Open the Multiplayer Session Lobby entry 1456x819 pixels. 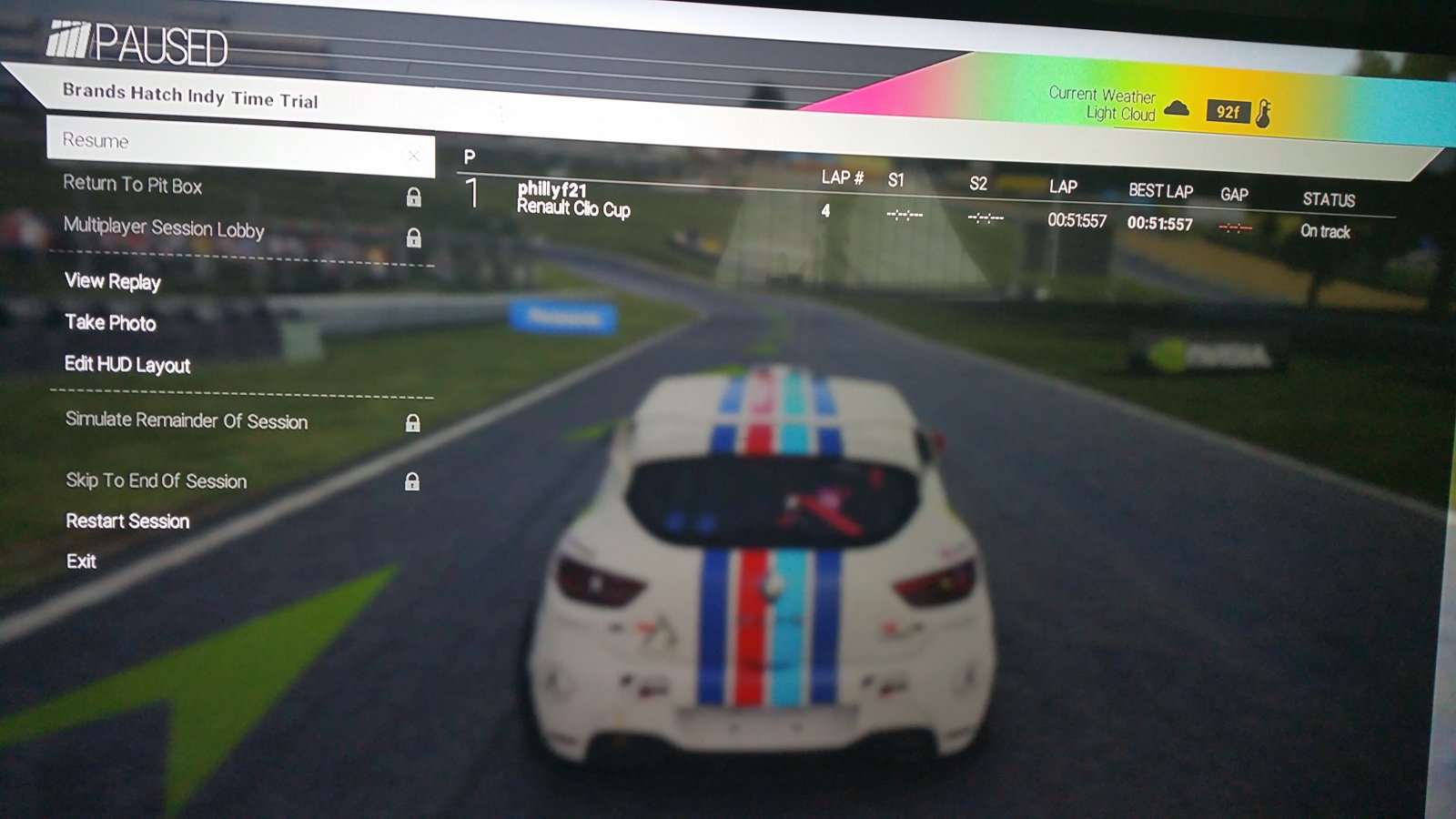[x=164, y=227]
